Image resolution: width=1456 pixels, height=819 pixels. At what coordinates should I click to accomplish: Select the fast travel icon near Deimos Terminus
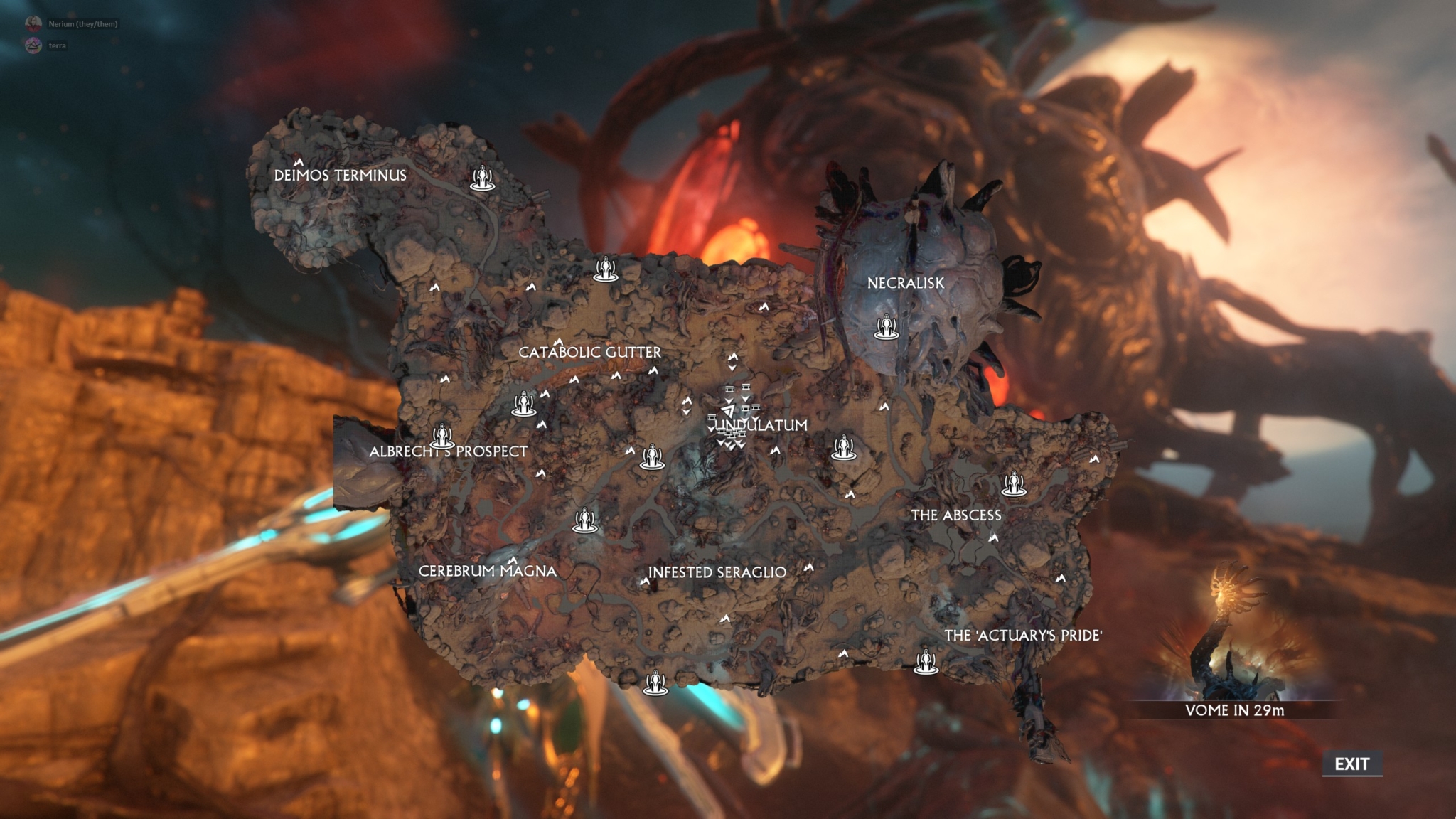483,178
